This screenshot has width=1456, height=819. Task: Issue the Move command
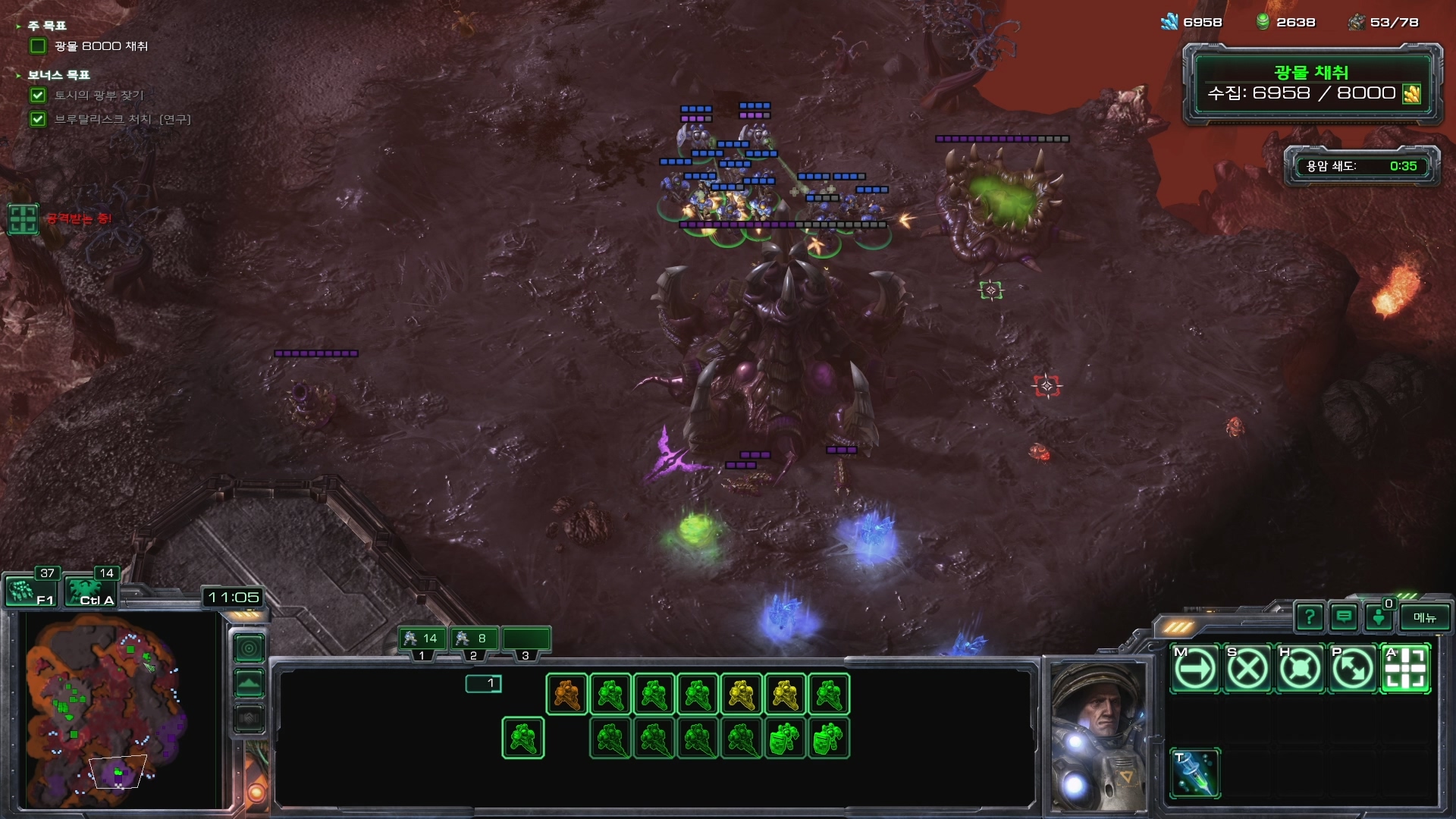(x=1195, y=669)
